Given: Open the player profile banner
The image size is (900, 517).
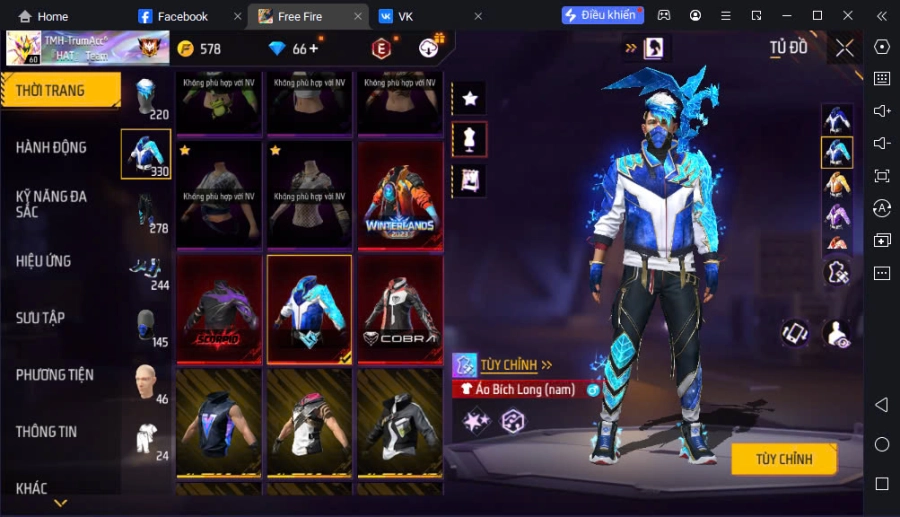Looking at the screenshot, I should [74, 48].
